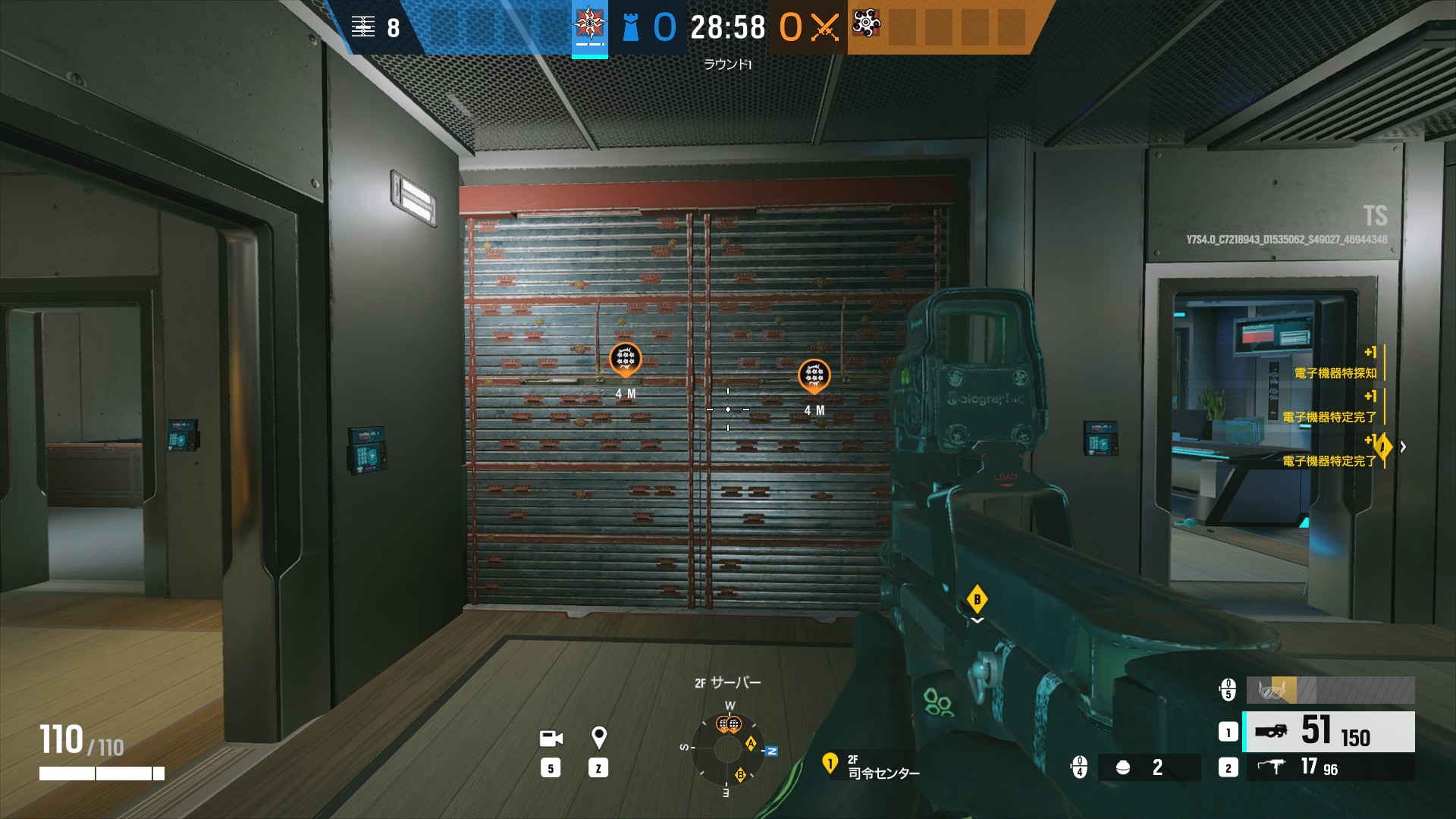Click the left orange drone marker labeled 4 M
The height and width of the screenshot is (819, 1456).
click(624, 358)
